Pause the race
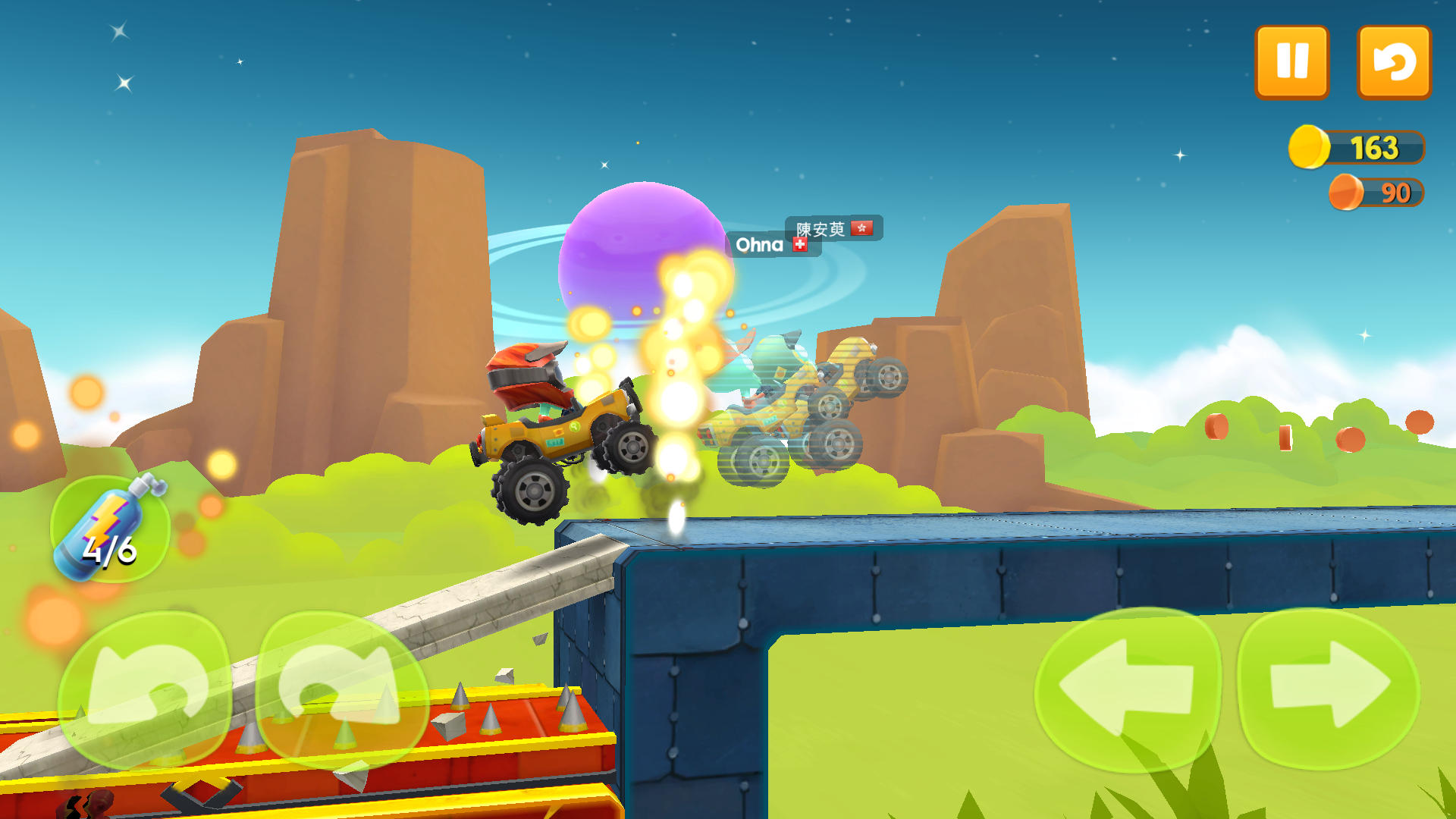The width and height of the screenshot is (1456, 819). tap(1291, 62)
